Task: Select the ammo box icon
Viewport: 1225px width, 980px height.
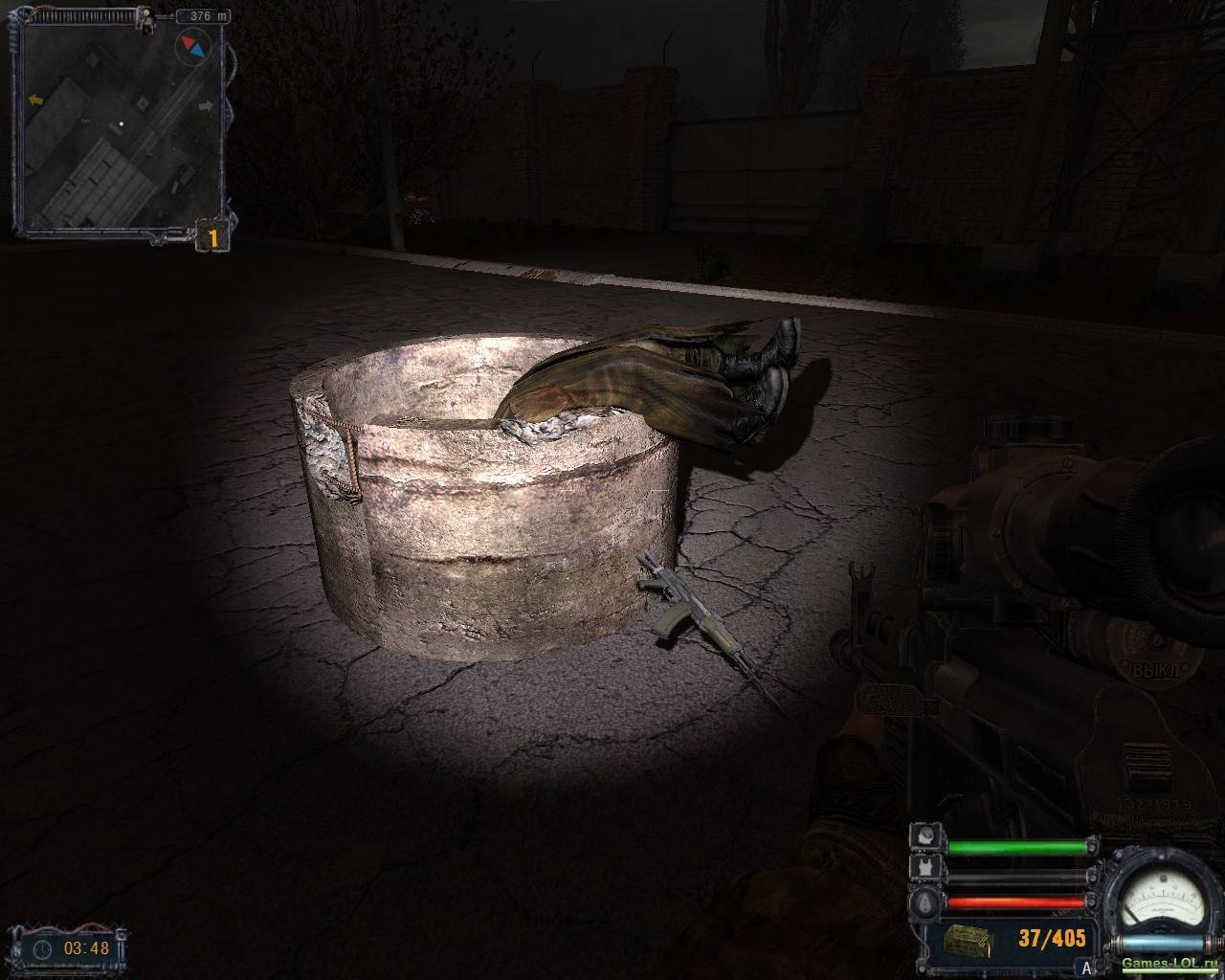Action: 967,940
